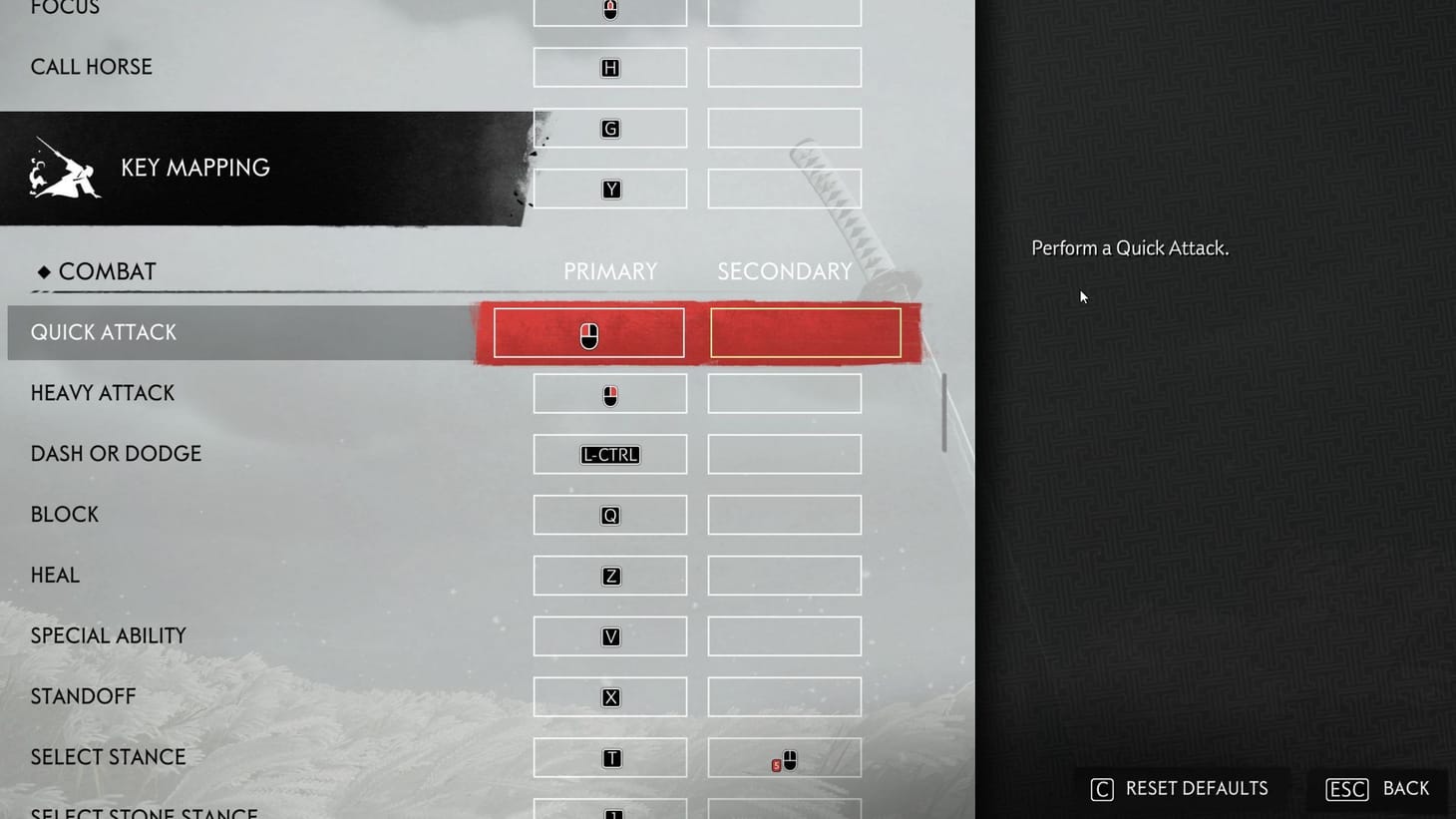
Task: Select the COMBAT section header
Action: tap(96, 270)
